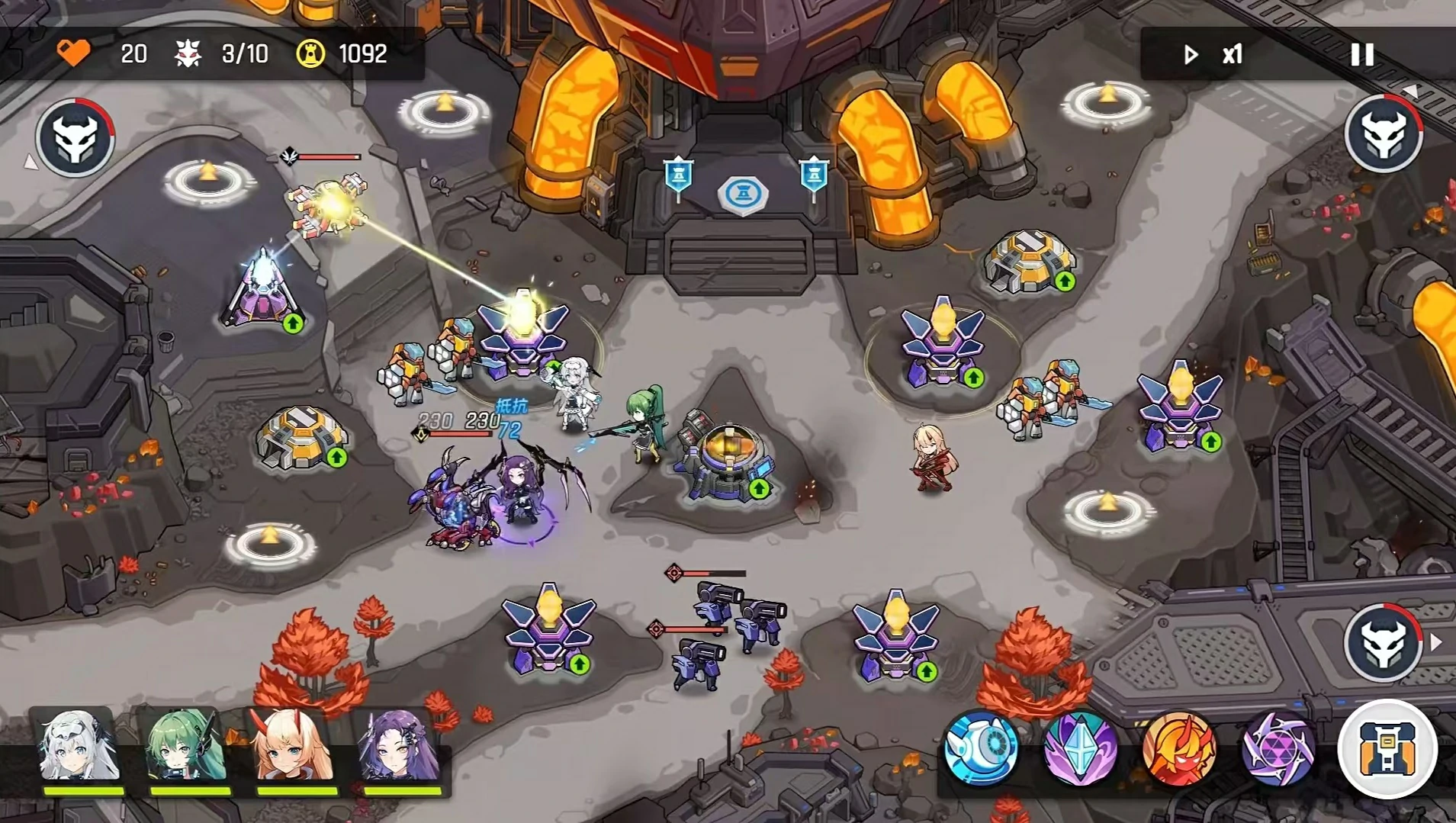Call the next wave from the top-left skull
Viewport: 1456px width, 823px height.
click(x=76, y=138)
